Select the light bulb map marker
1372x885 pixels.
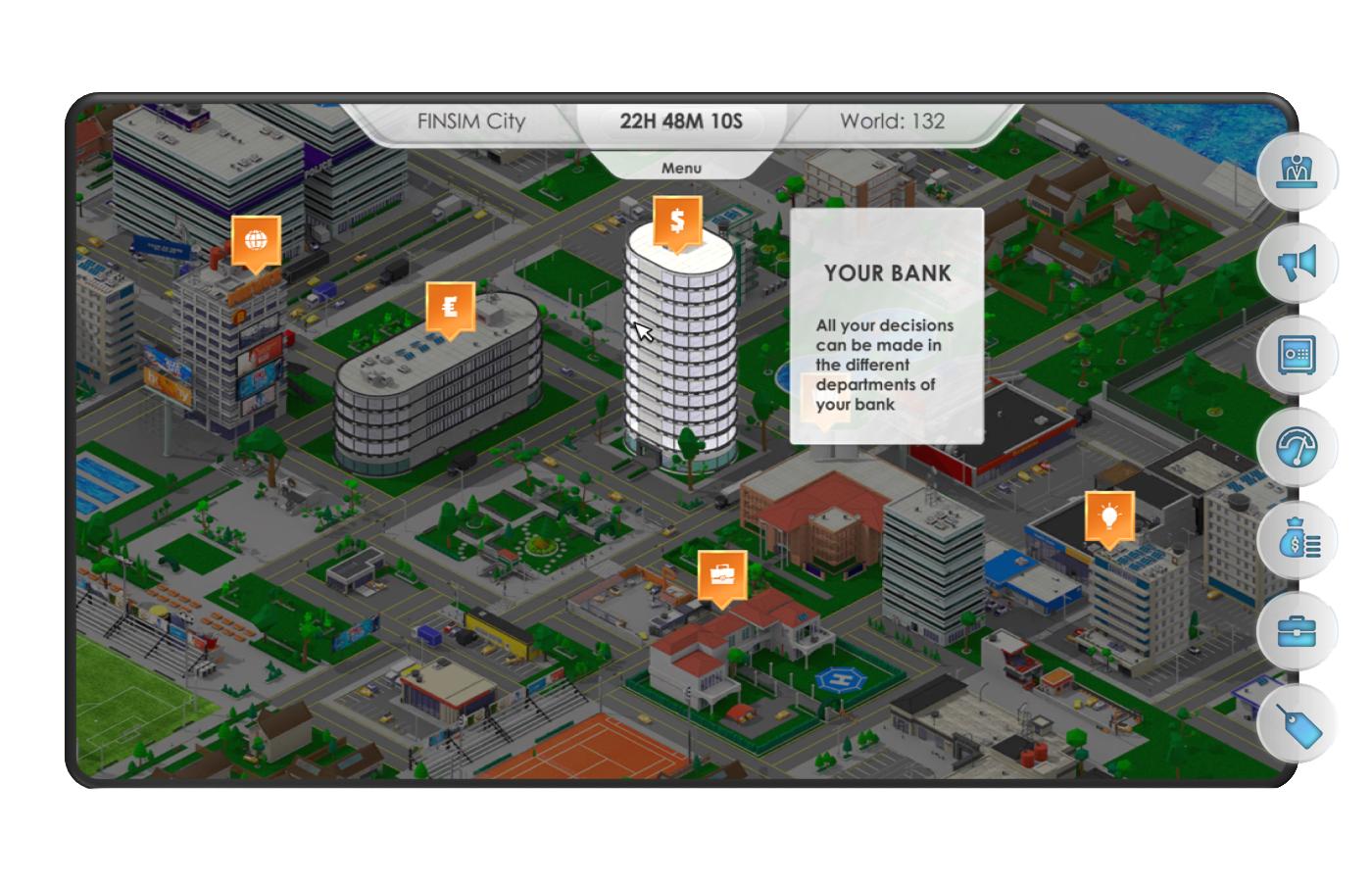[1109, 516]
